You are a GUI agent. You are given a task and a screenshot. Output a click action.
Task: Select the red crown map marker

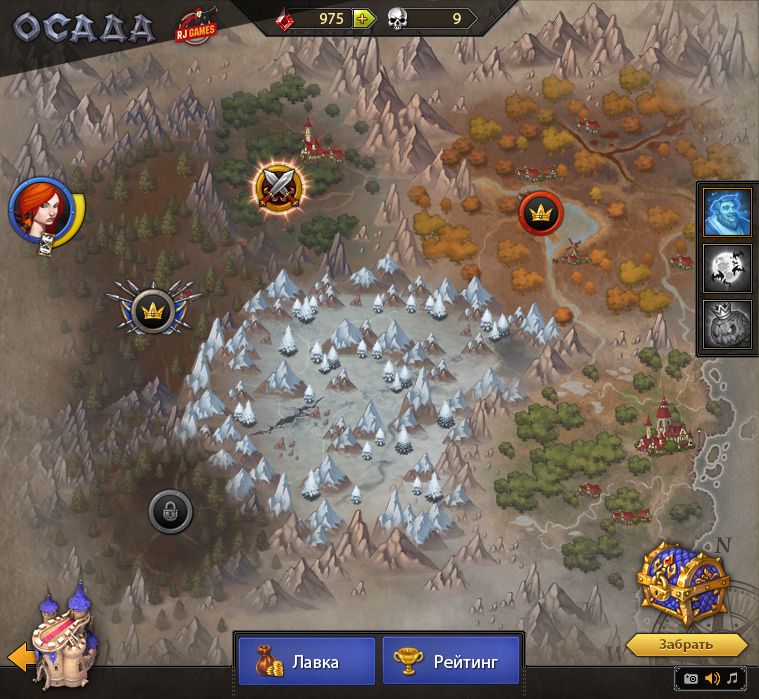click(x=541, y=212)
